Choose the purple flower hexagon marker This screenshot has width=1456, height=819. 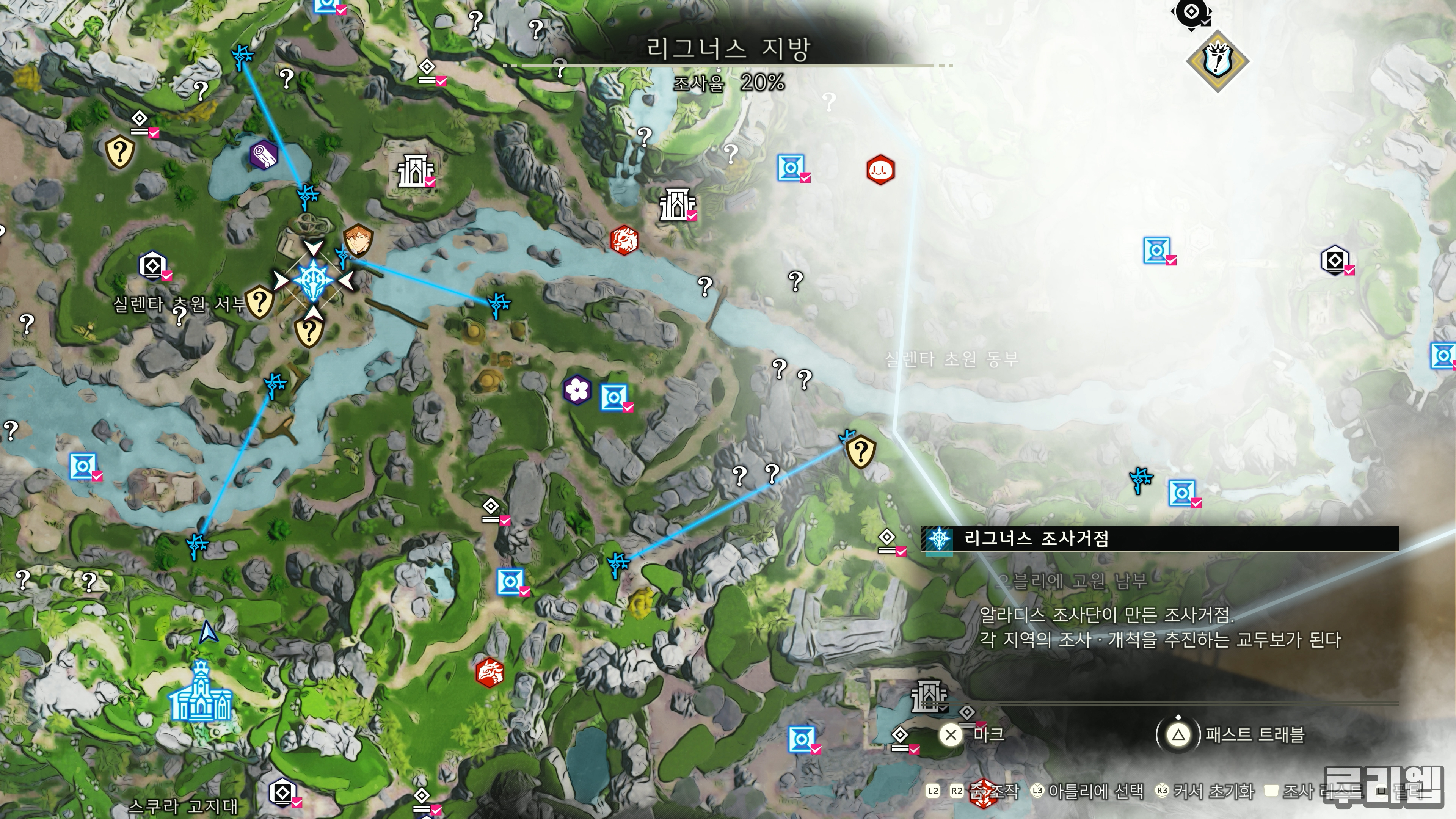577,389
